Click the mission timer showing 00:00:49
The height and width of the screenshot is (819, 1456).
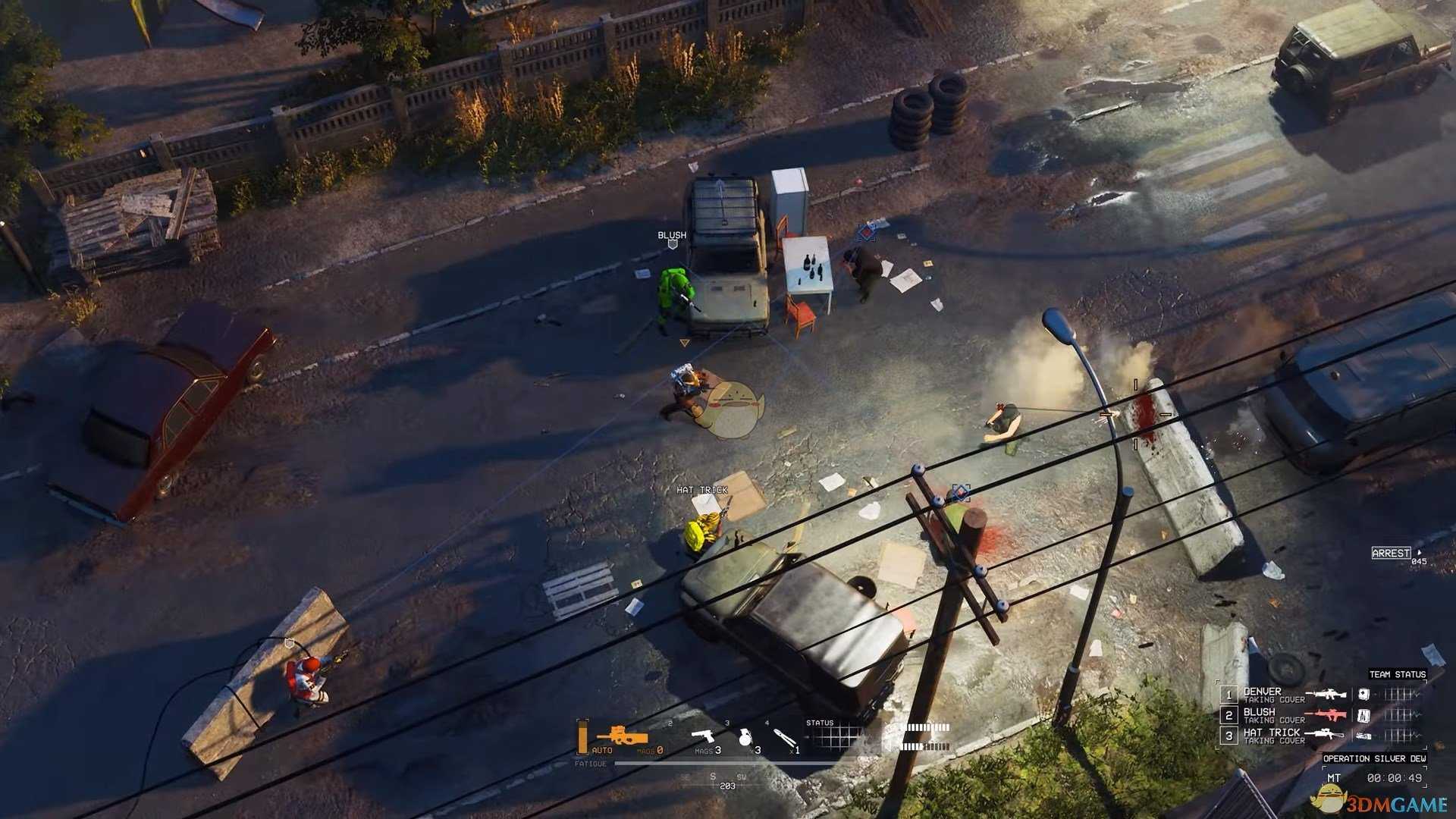tap(1395, 777)
